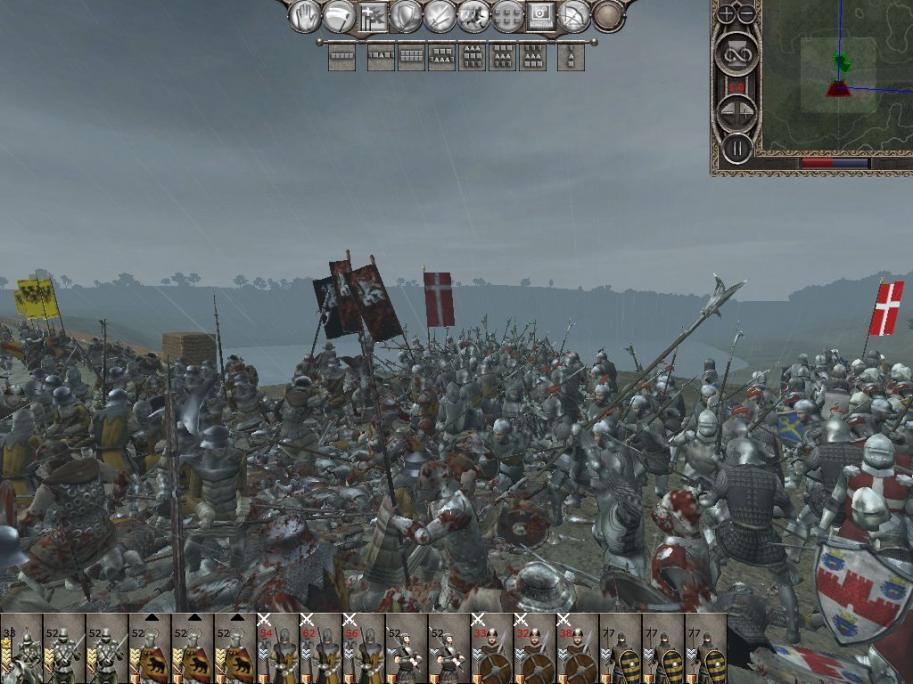Choose the single line army formation
This screenshot has height=684, width=913.
(x=342, y=57)
